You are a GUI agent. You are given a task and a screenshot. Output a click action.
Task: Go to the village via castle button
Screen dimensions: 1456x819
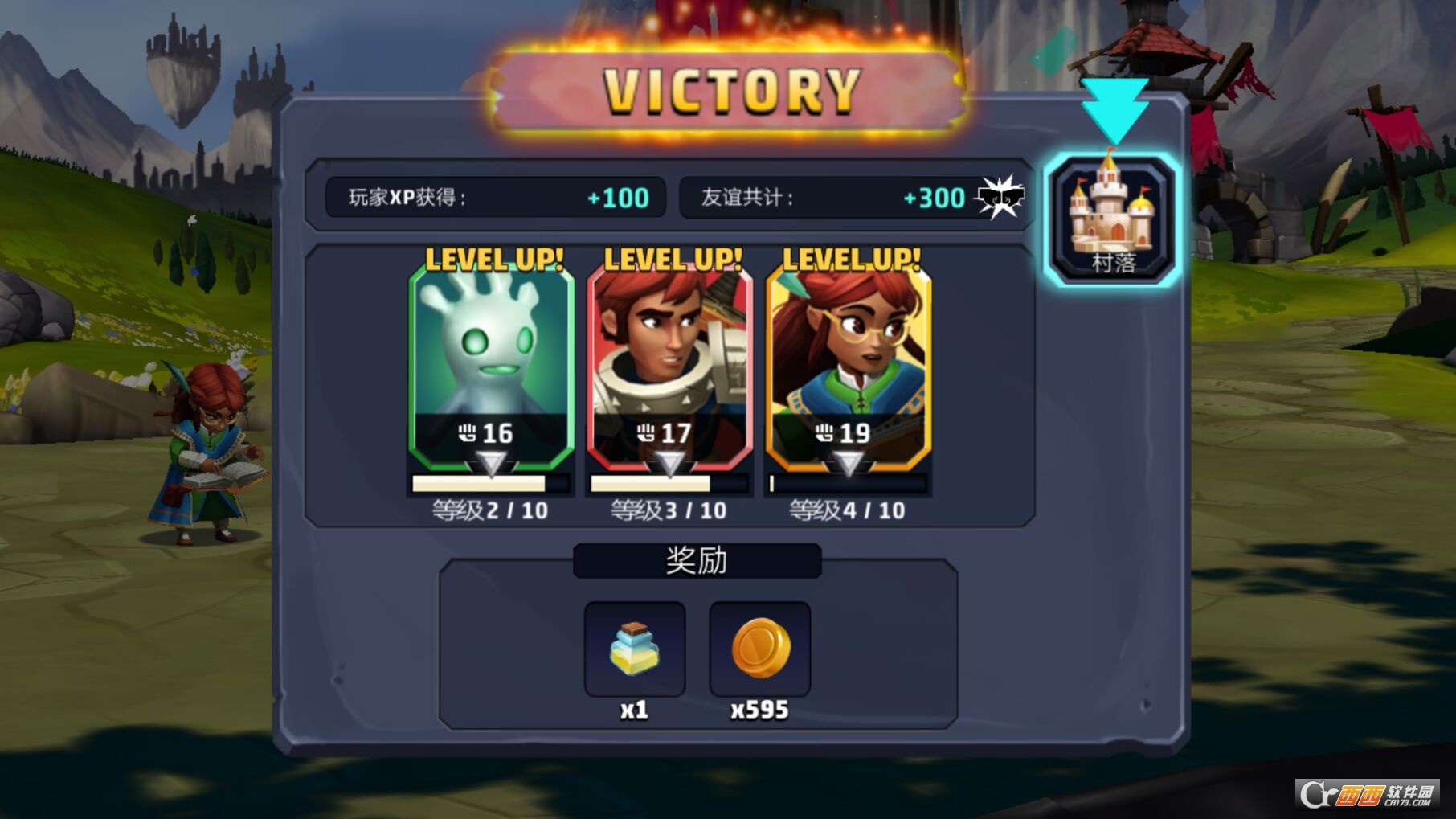(1113, 219)
